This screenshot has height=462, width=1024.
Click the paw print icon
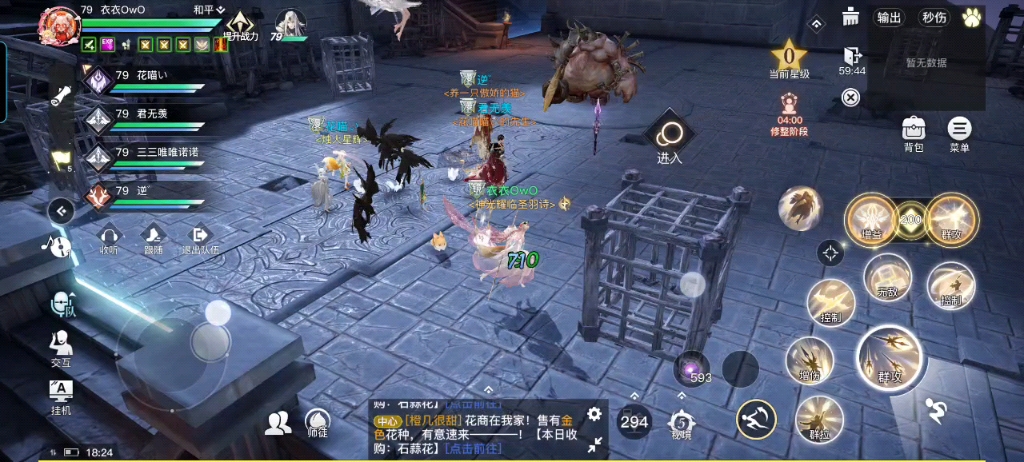click(x=970, y=17)
